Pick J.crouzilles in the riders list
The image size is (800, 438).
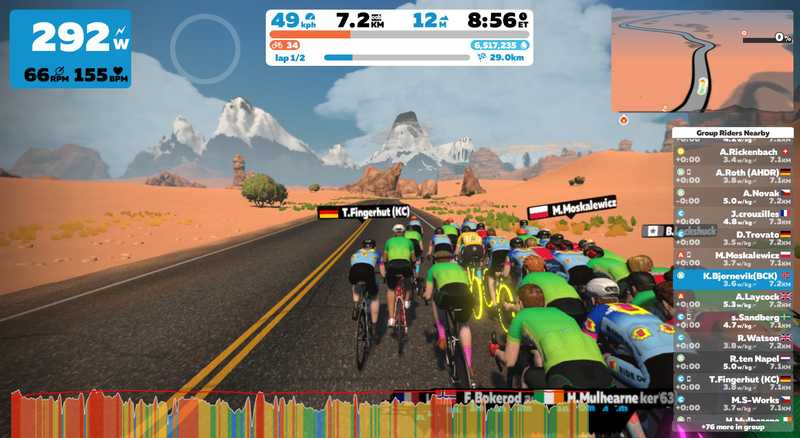click(735, 217)
